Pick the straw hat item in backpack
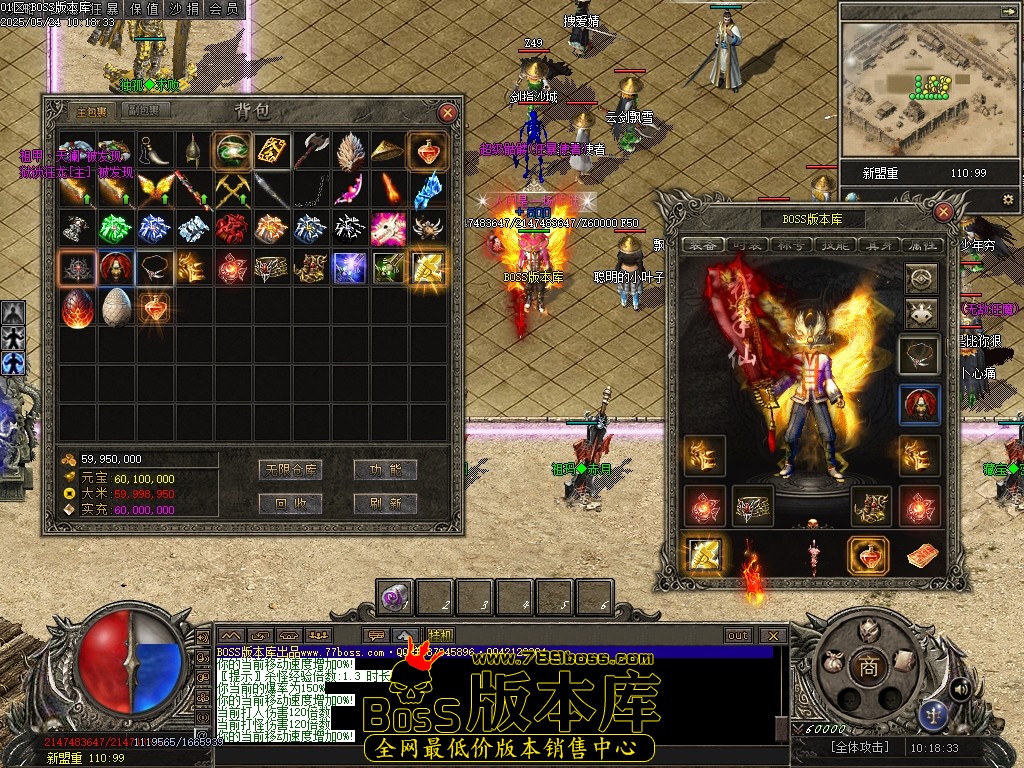 coord(389,150)
